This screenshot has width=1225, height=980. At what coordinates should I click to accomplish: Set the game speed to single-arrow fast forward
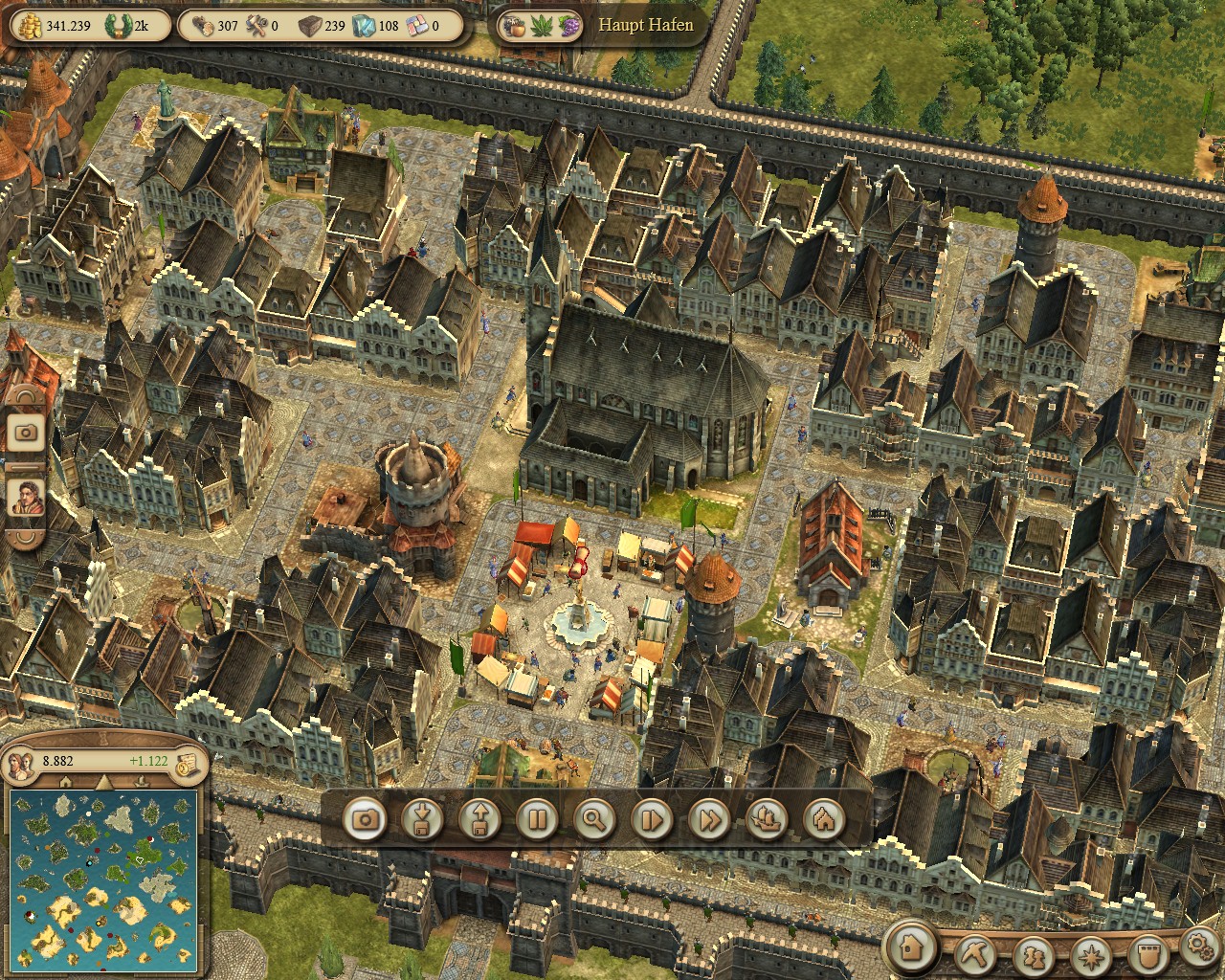pos(652,819)
